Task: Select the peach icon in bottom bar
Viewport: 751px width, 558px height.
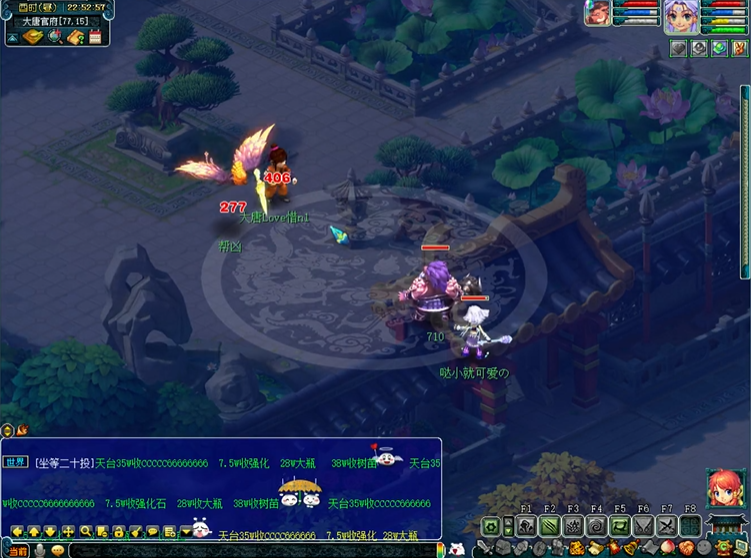Action: pos(666,548)
